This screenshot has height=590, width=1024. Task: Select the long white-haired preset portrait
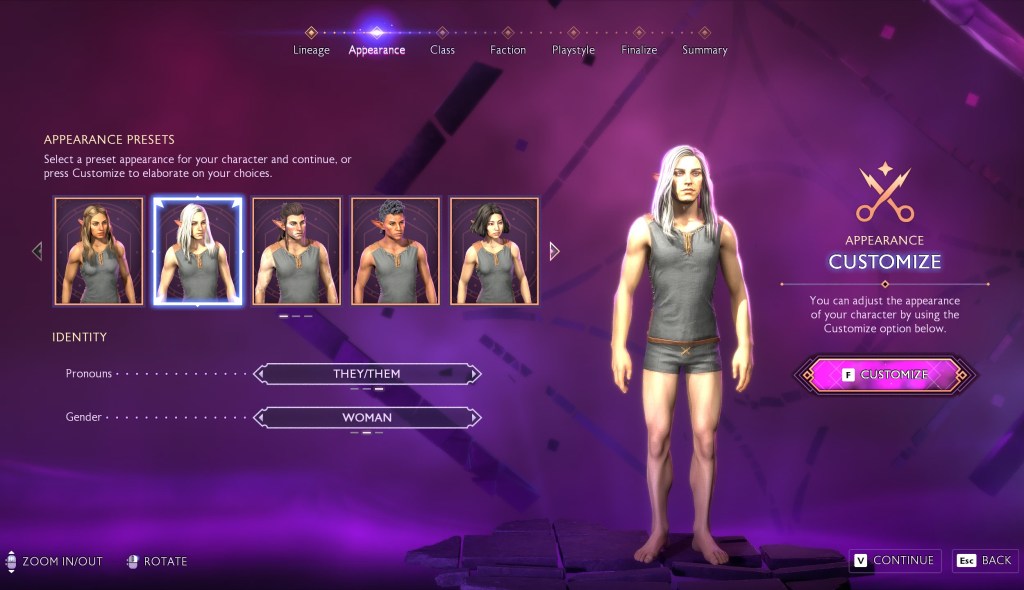(197, 251)
